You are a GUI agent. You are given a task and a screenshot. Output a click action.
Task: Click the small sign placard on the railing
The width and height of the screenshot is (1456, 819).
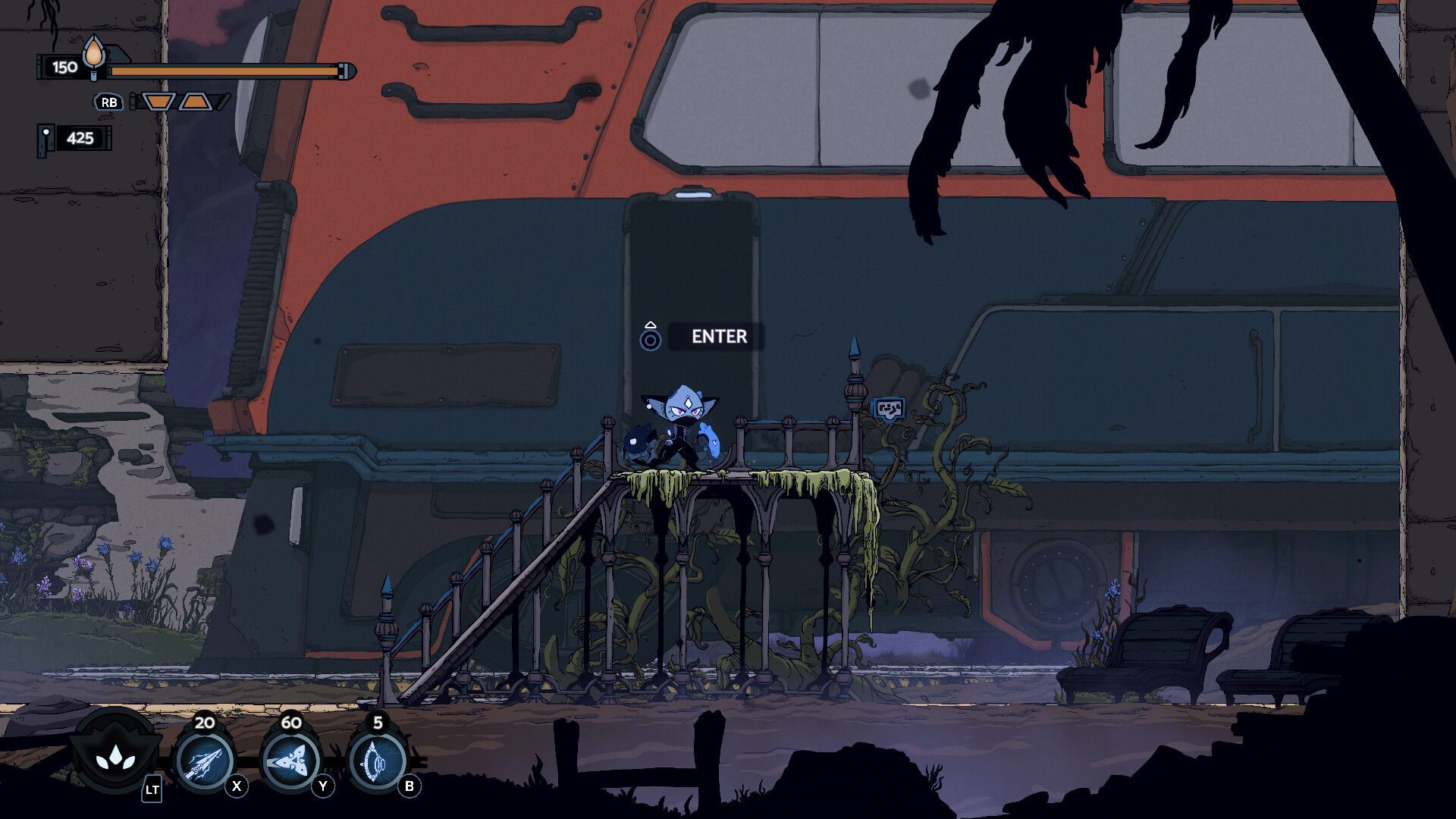(889, 407)
